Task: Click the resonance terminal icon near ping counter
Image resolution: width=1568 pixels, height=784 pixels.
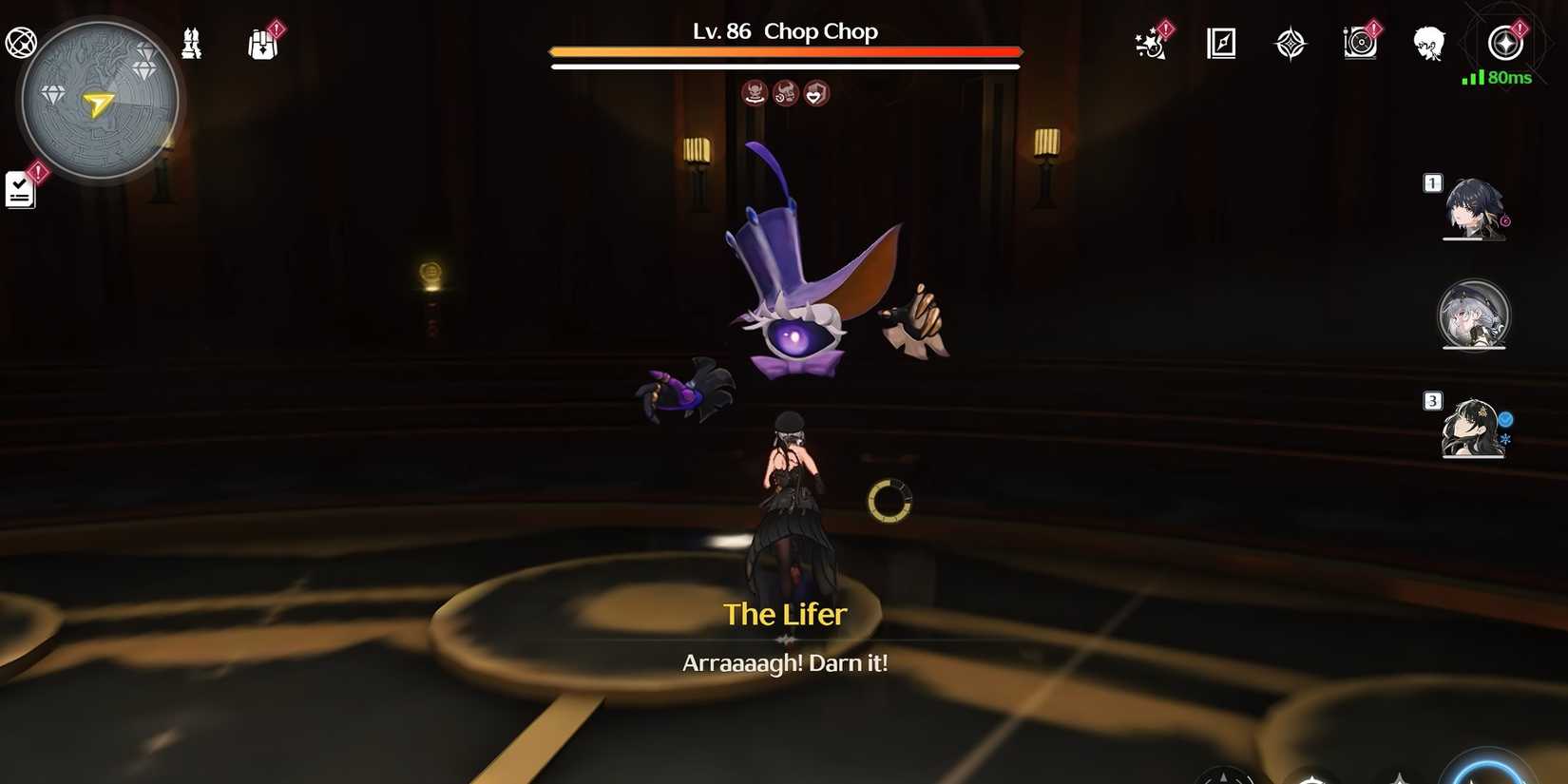Action: (1506, 42)
